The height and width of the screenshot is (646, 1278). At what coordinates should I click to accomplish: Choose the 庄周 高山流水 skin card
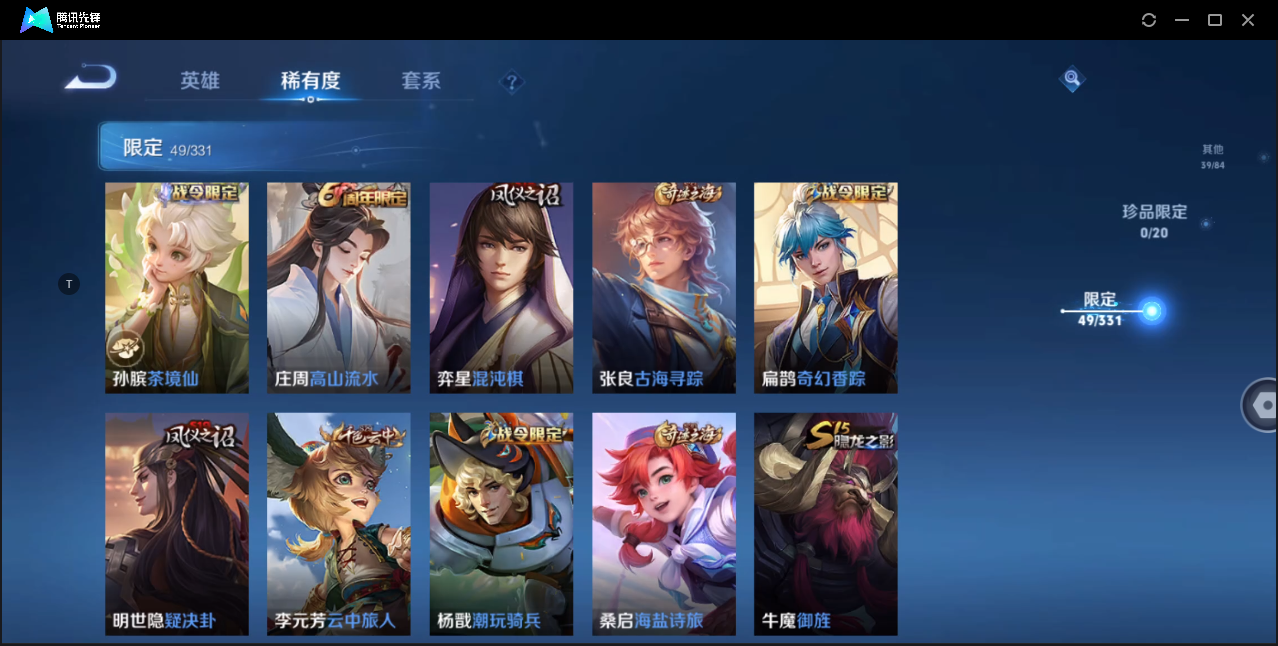coord(339,288)
